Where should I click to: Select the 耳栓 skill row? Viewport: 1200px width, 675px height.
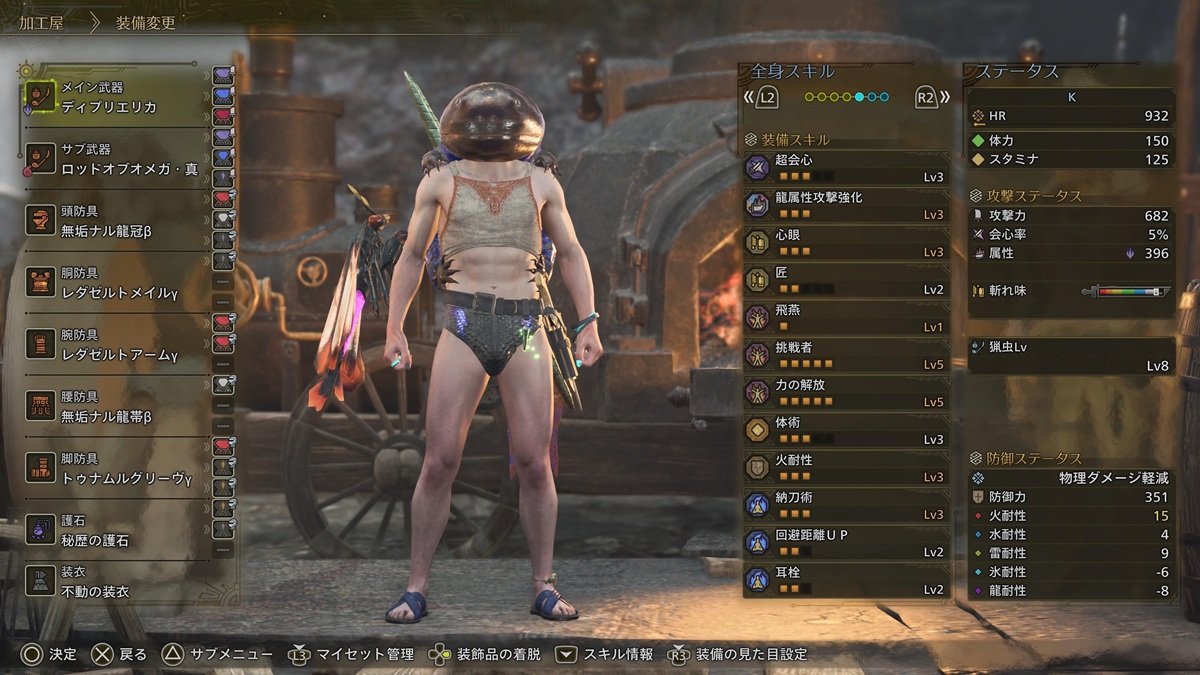click(x=845, y=581)
